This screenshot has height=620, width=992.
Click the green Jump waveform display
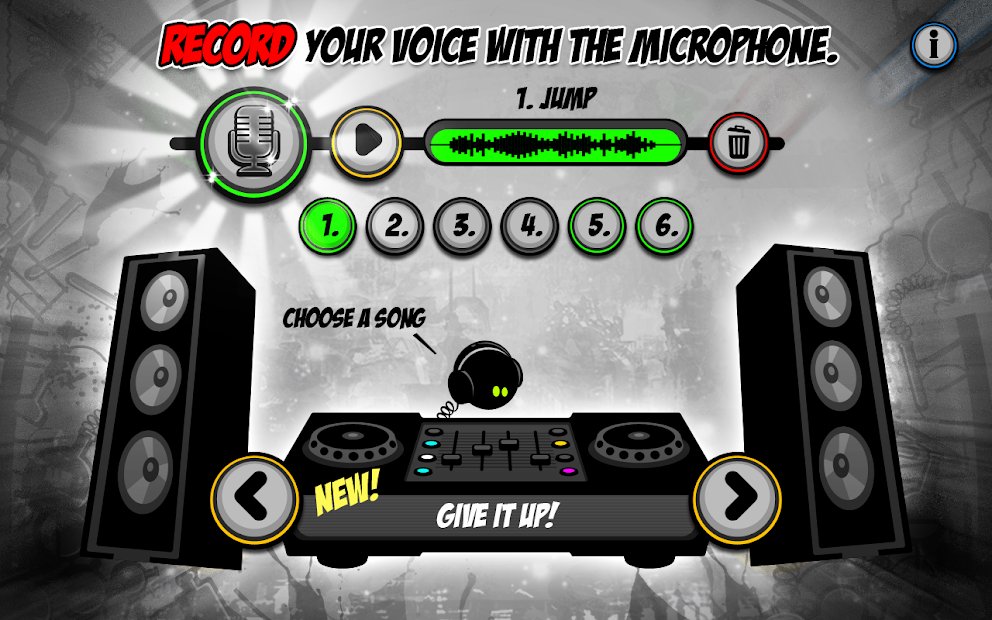point(557,144)
